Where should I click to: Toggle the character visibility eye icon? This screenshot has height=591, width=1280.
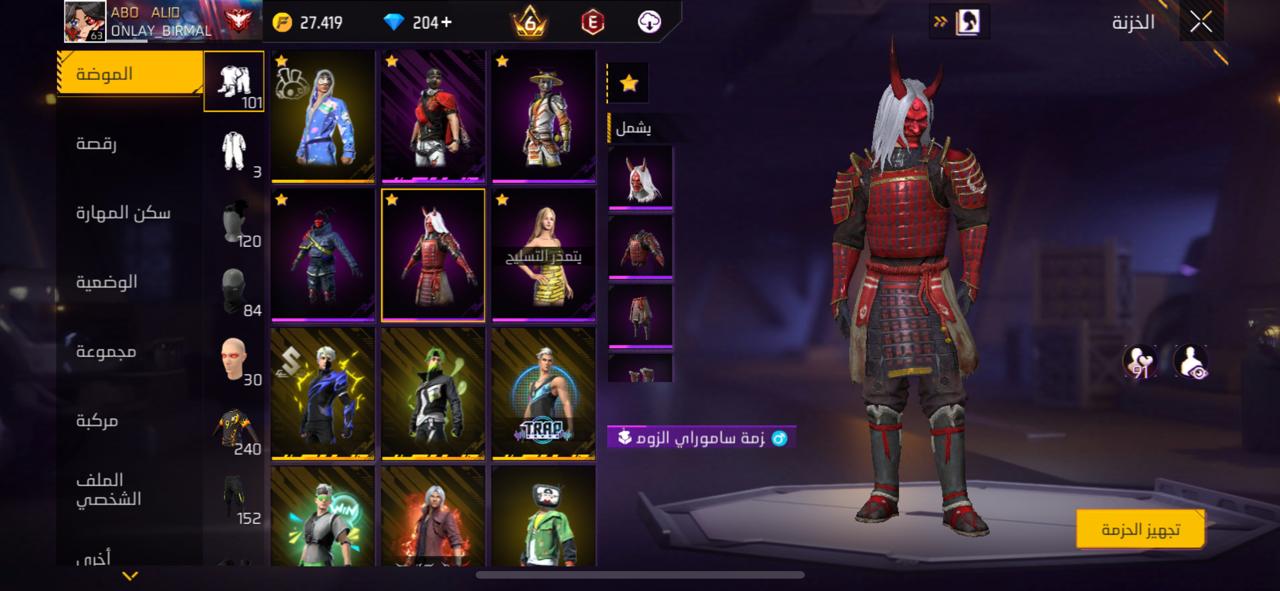(x=1190, y=363)
